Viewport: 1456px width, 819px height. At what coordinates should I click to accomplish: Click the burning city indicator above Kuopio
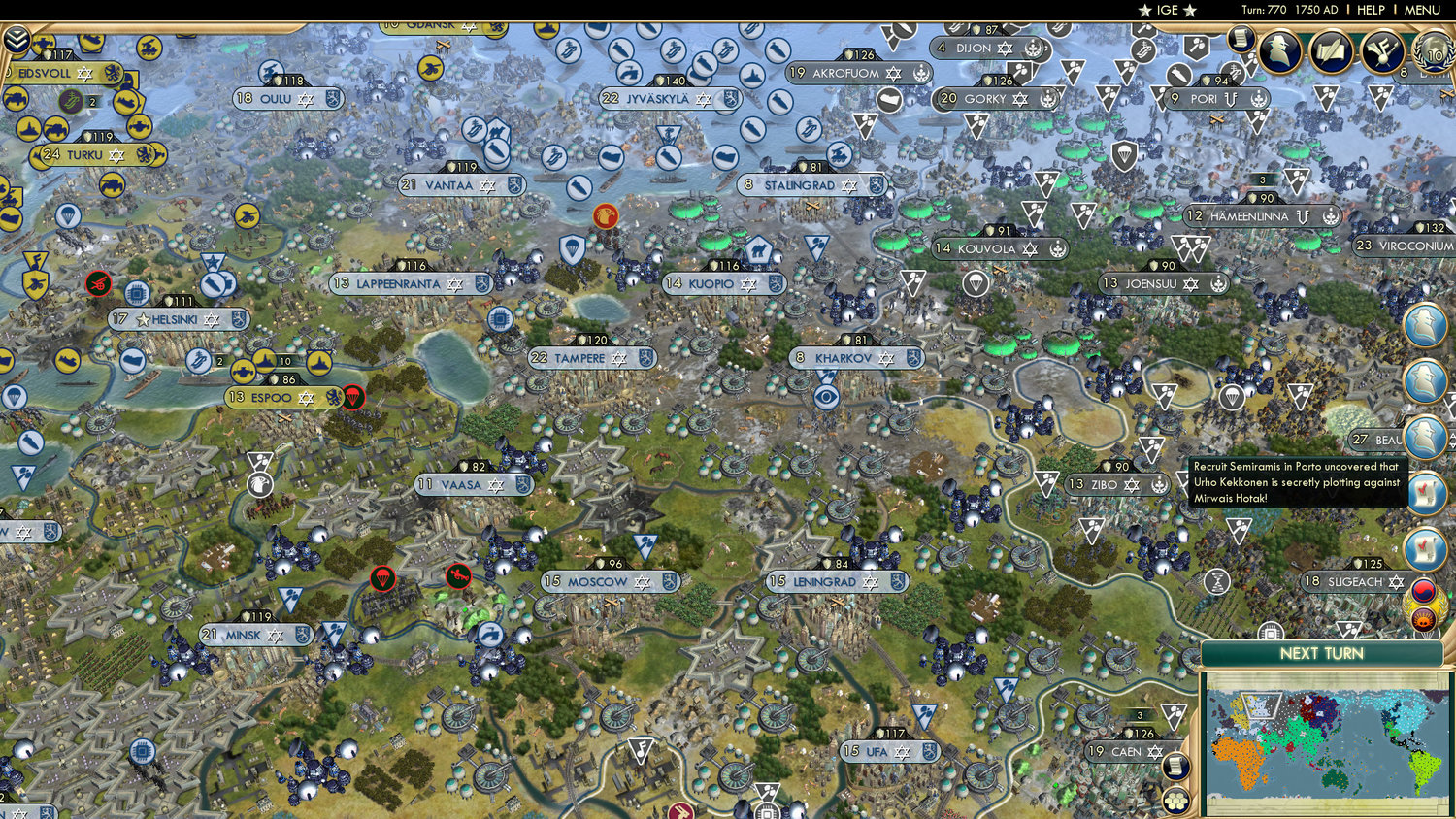(604, 215)
